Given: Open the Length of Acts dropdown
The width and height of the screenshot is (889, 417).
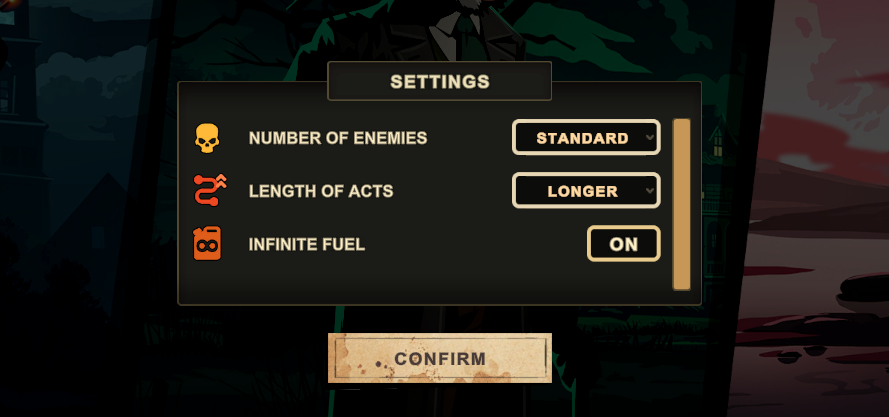Looking at the screenshot, I should (586, 191).
